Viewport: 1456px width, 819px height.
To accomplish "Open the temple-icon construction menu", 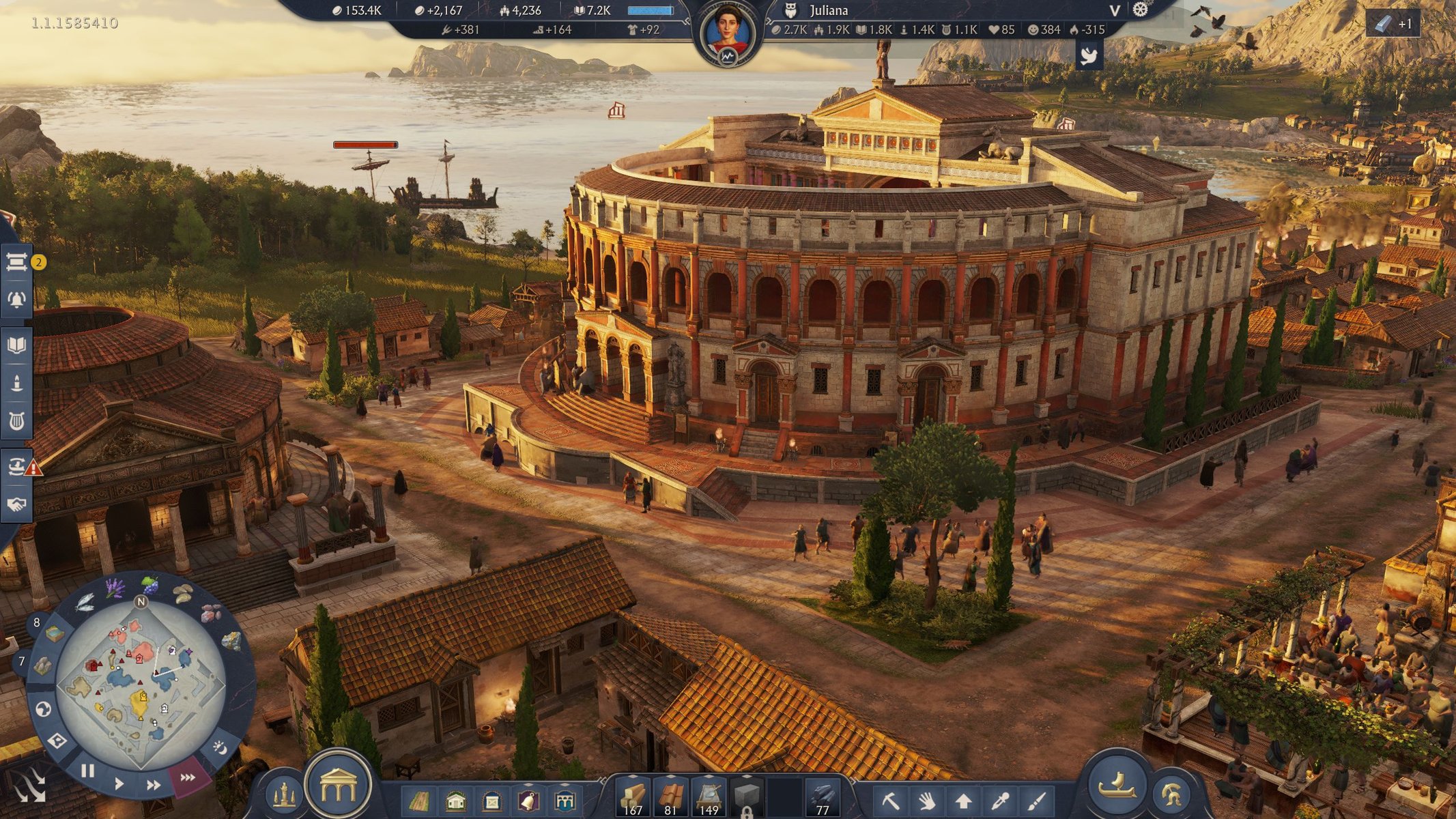I will pos(338,785).
